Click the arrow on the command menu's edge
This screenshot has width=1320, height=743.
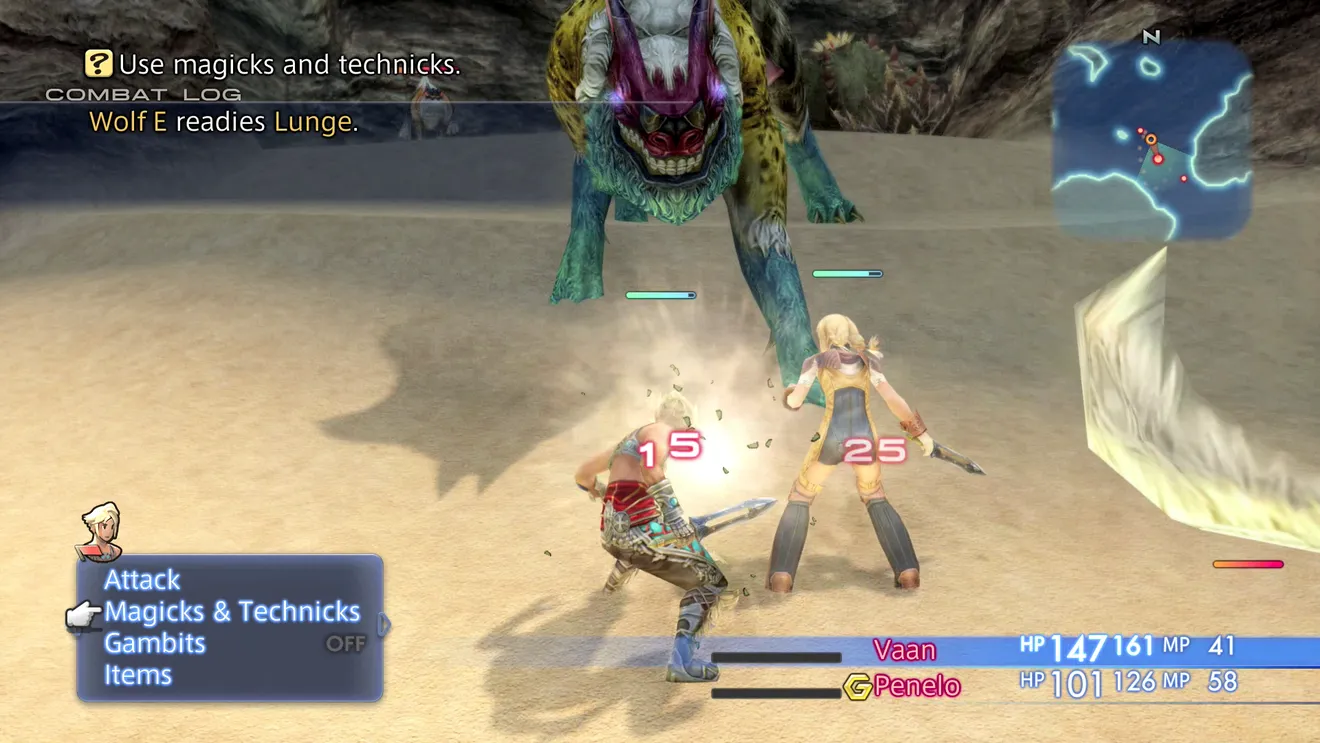coord(384,626)
